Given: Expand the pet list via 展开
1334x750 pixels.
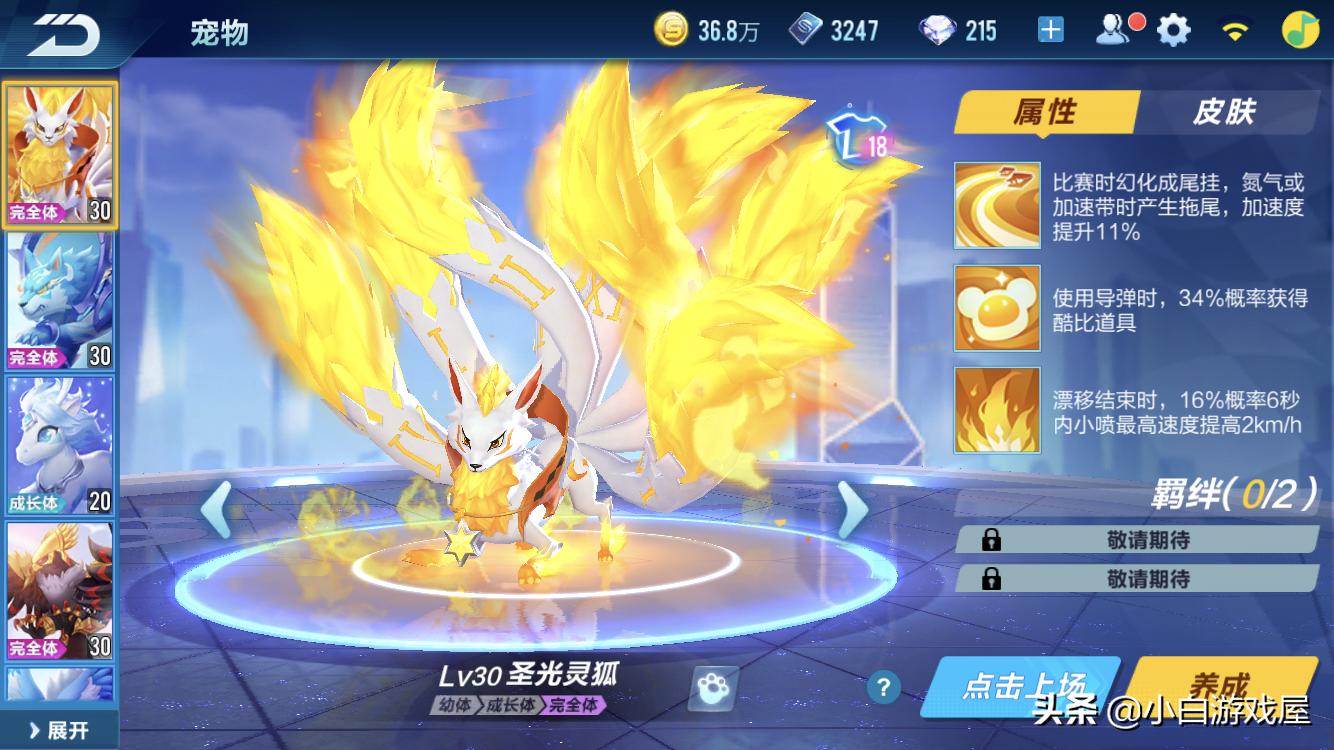Looking at the screenshot, I should click(x=60, y=731).
